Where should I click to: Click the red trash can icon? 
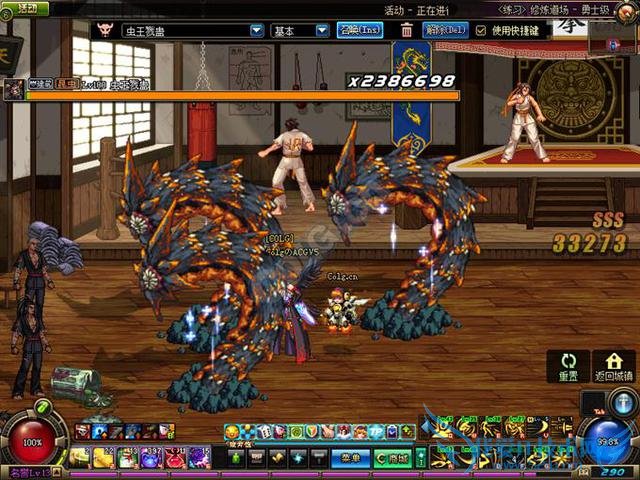click(407, 31)
